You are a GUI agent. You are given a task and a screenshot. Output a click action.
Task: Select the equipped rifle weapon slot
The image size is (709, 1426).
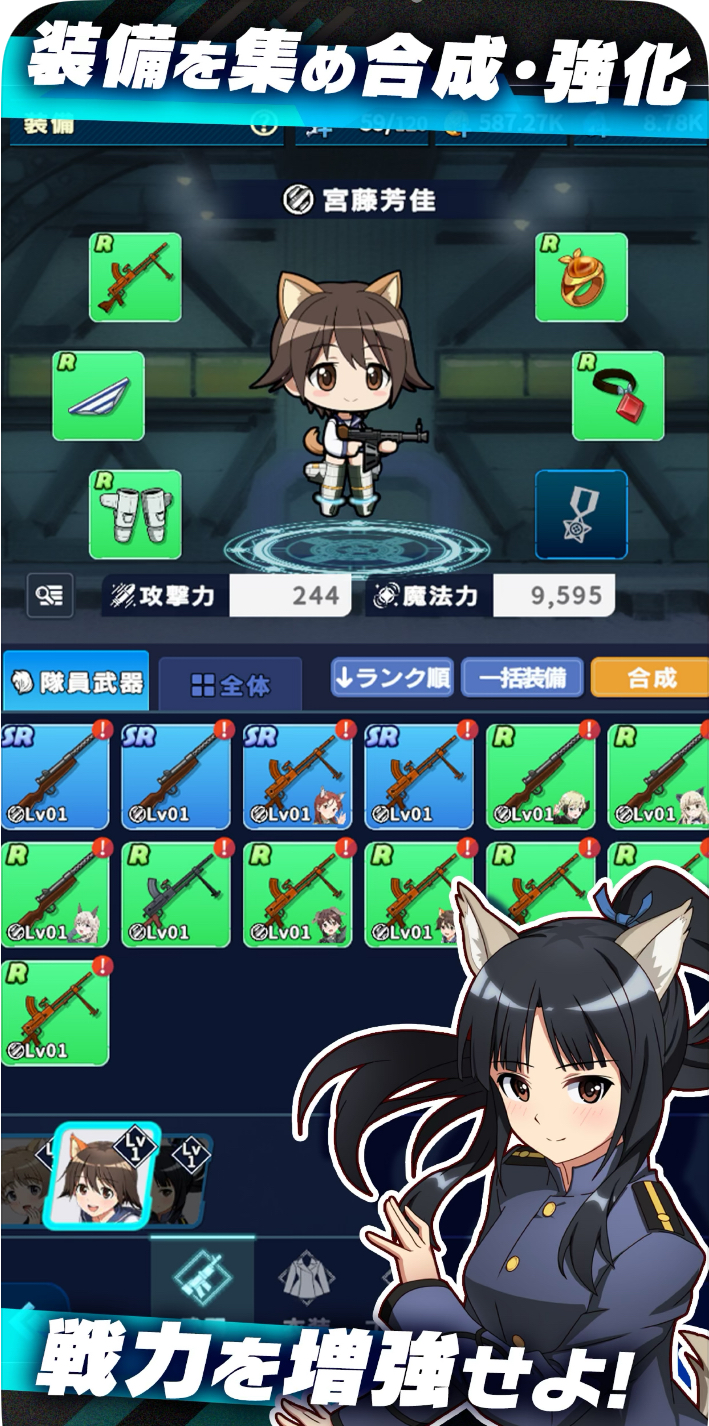135,277
